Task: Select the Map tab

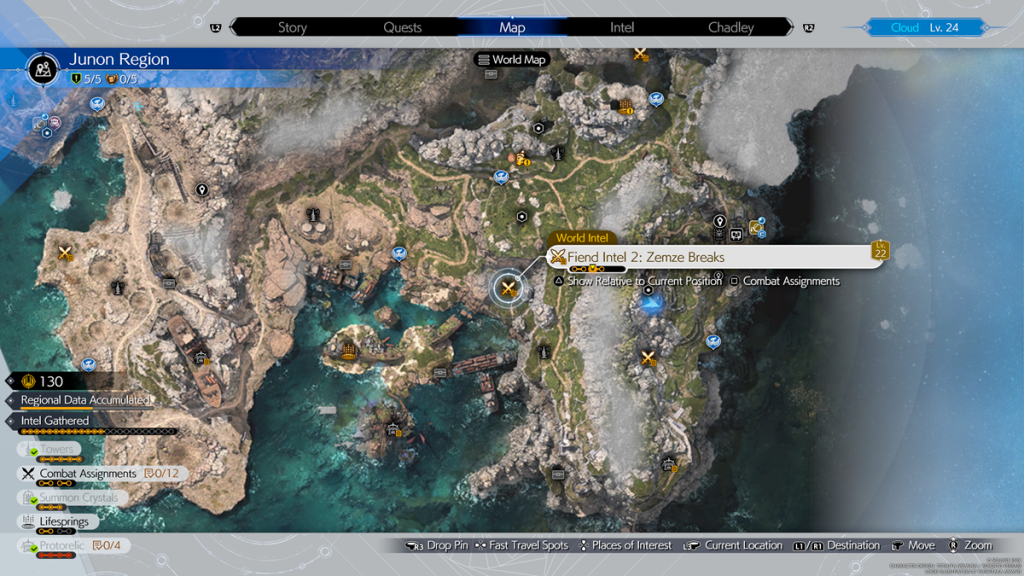Action: 512,28
